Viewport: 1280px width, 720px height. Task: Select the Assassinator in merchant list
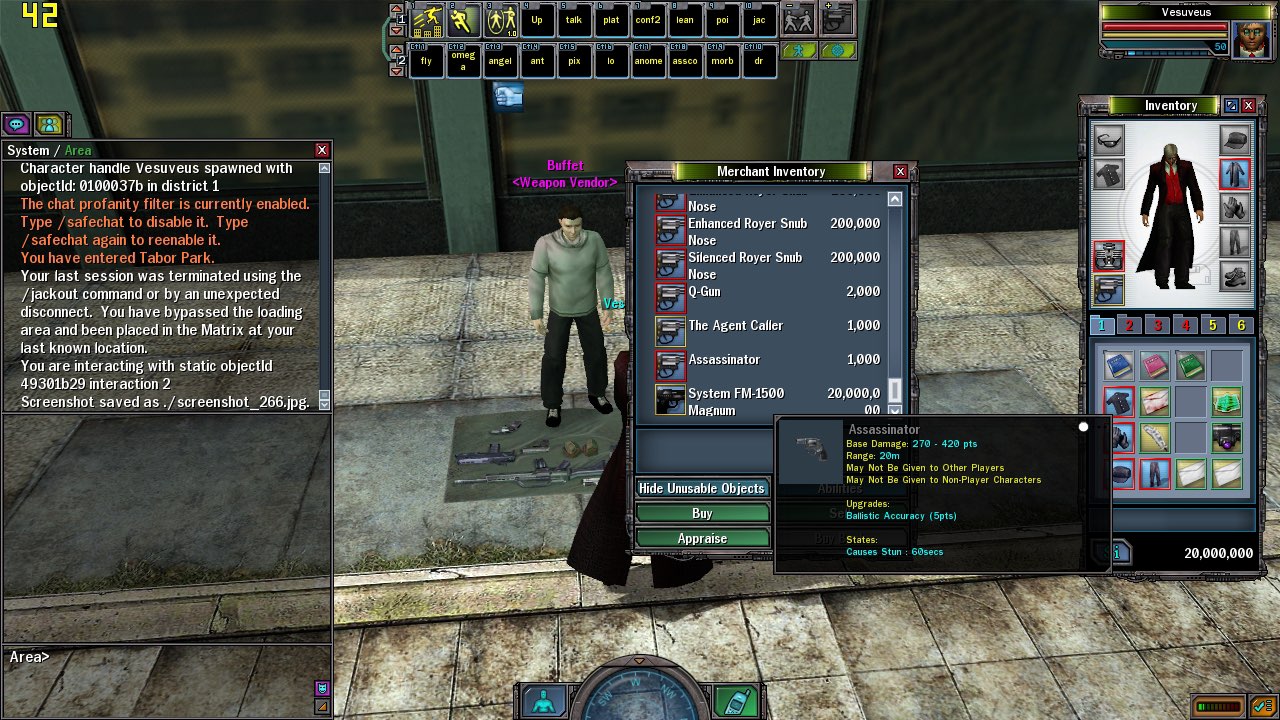pyautogui.click(x=724, y=360)
